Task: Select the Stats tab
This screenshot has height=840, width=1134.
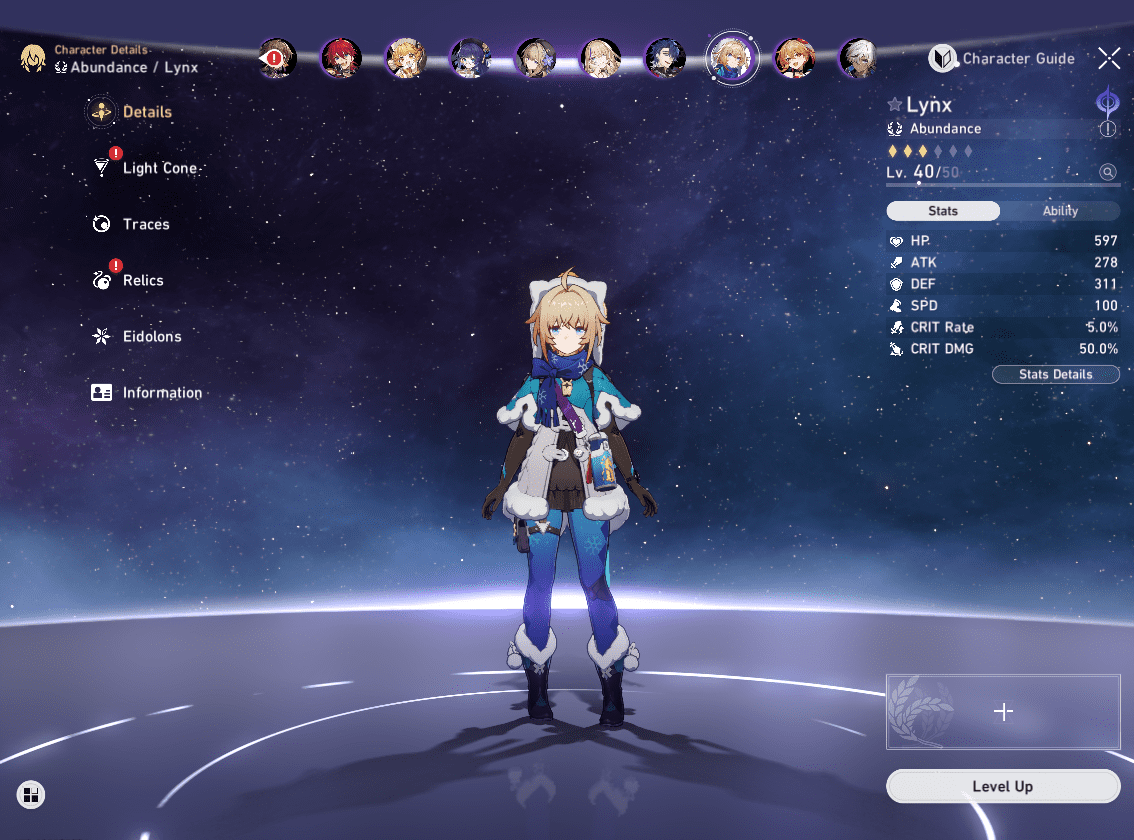Action: pos(943,211)
